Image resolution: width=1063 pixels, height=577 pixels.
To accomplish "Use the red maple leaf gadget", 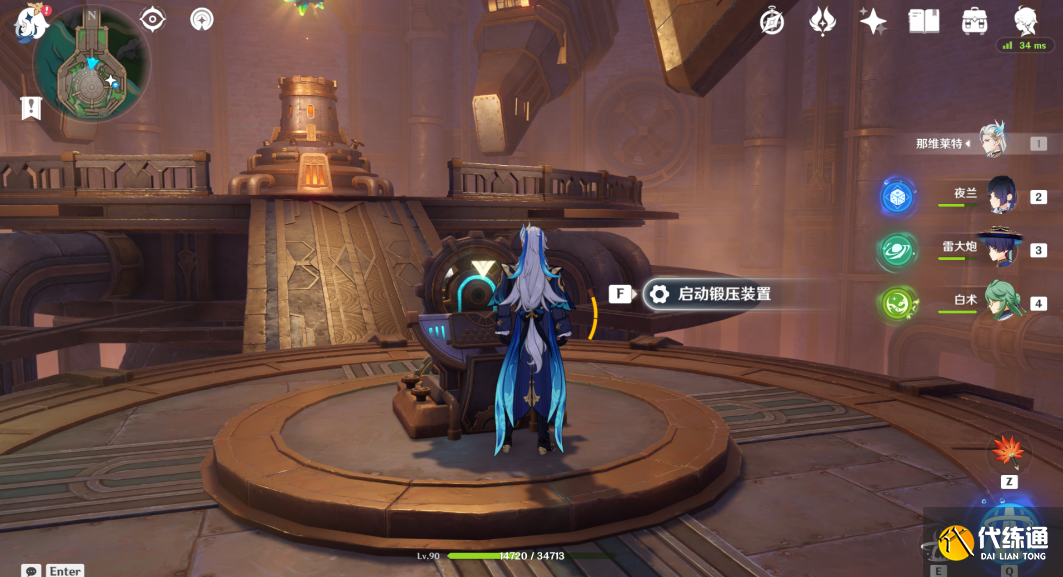I will (1007, 453).
